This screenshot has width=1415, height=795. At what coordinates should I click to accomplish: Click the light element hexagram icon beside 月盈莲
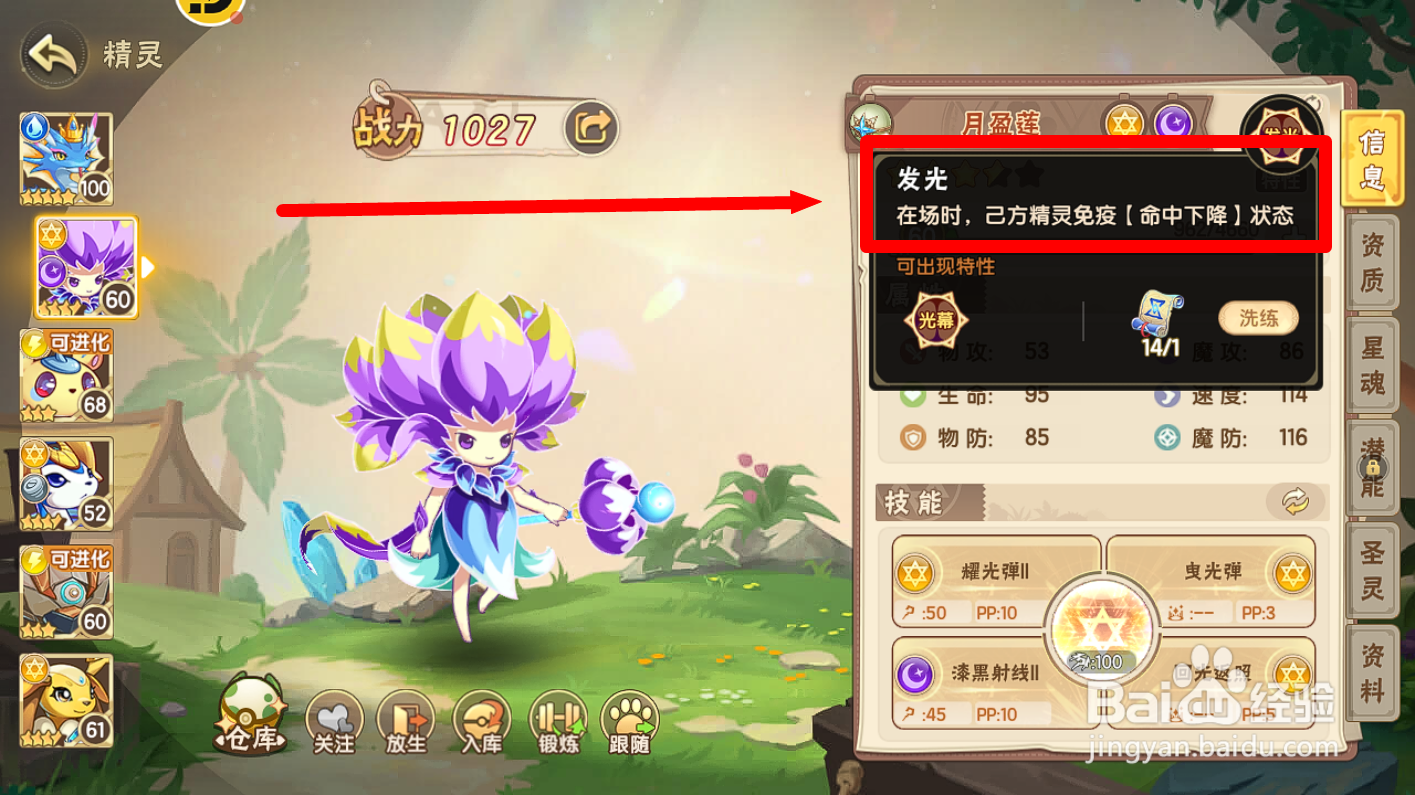[1126, 120]
